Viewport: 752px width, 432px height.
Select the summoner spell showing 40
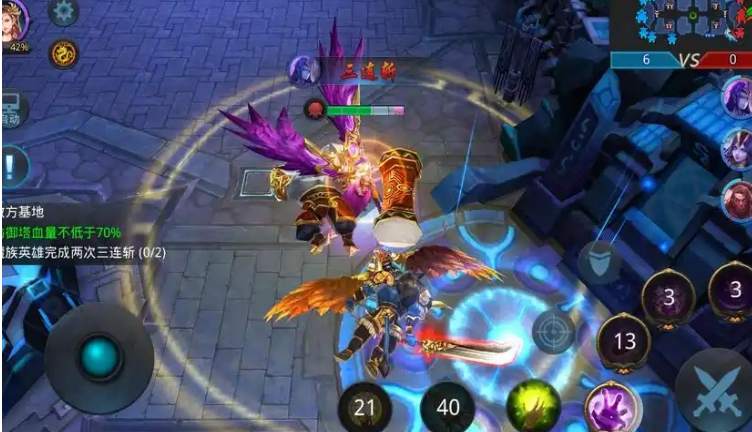[447, 407]
